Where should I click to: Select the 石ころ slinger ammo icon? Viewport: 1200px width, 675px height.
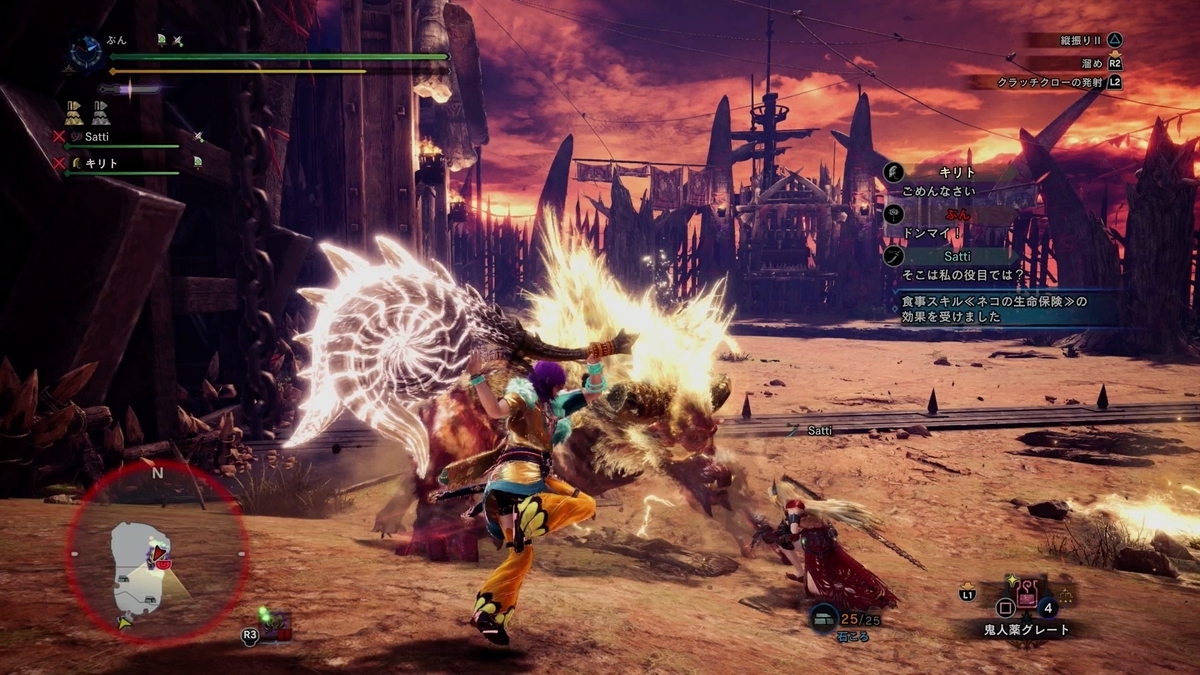point(824,617)
